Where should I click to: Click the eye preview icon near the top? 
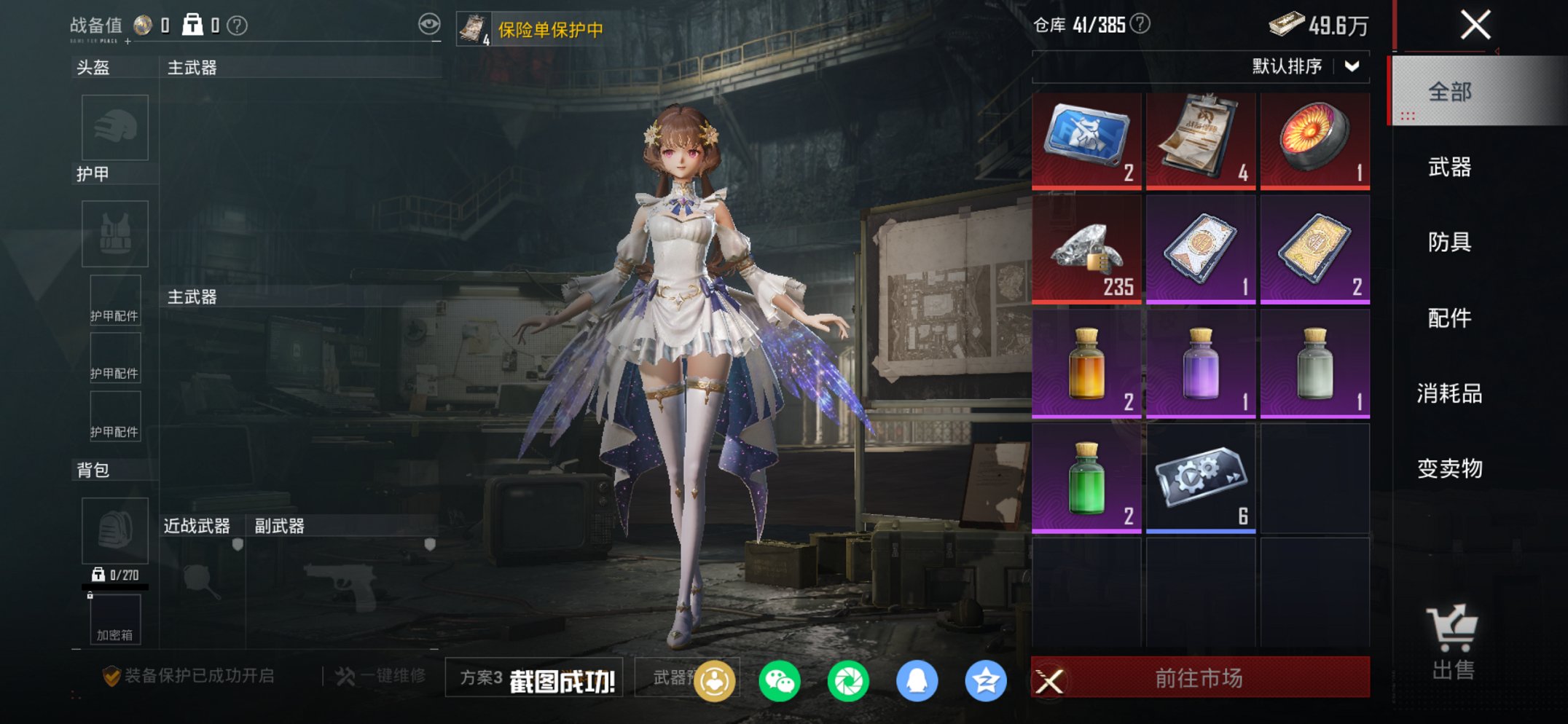[x=431, y=23]
